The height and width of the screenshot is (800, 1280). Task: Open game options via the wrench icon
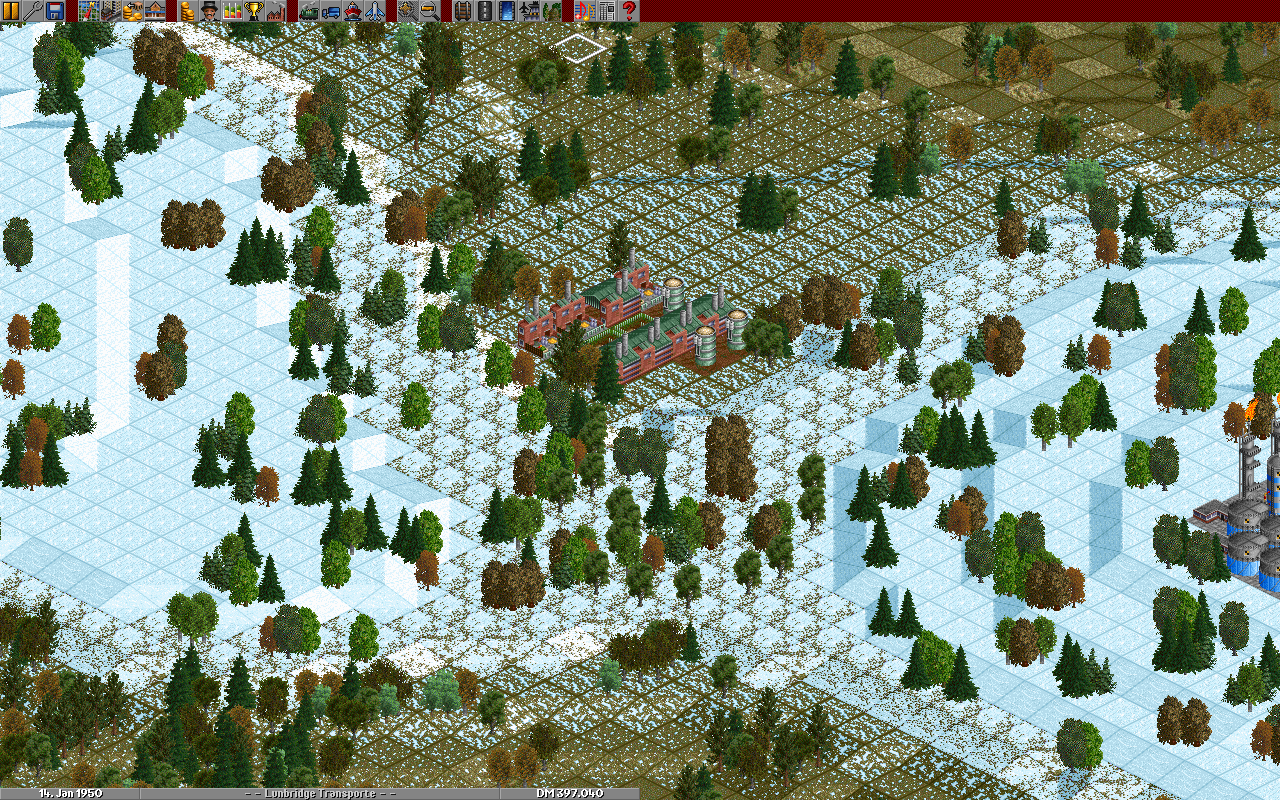[33, 11]
